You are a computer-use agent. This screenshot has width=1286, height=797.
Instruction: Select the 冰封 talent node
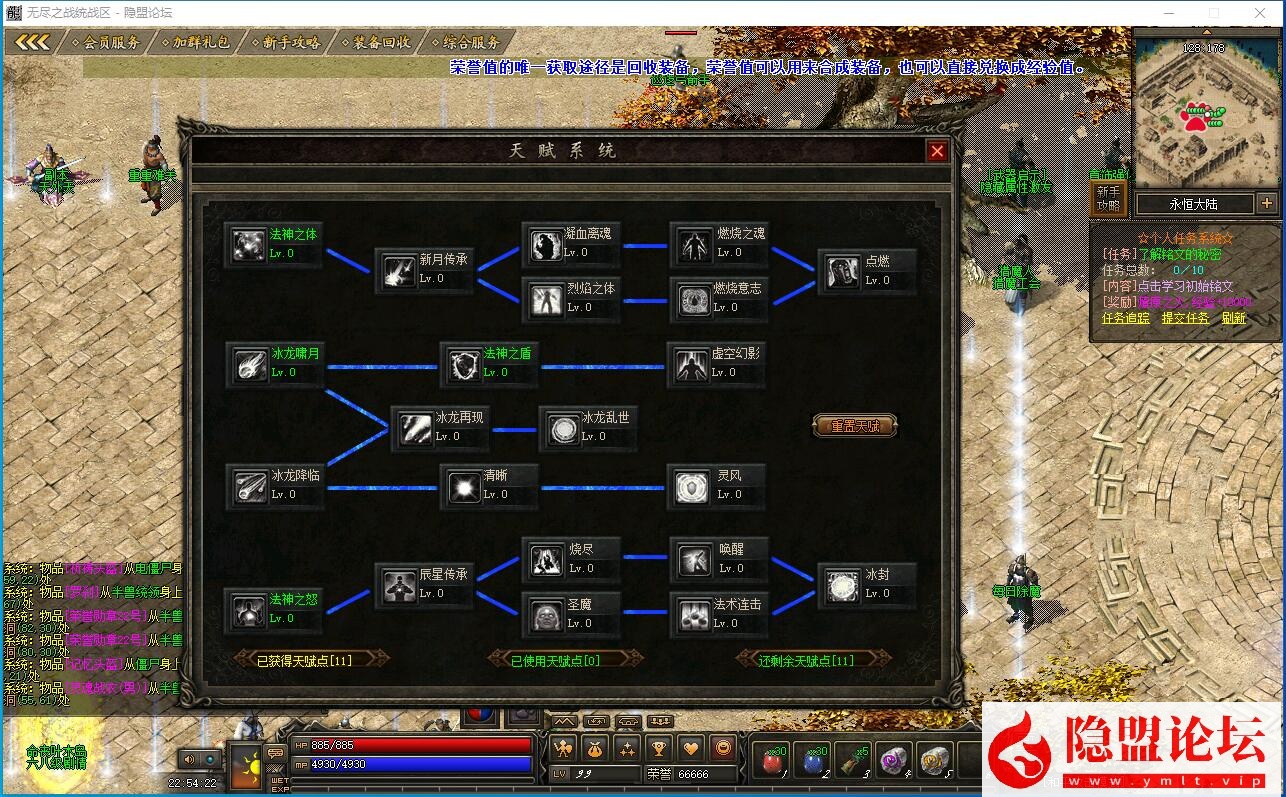click(842, 584)
